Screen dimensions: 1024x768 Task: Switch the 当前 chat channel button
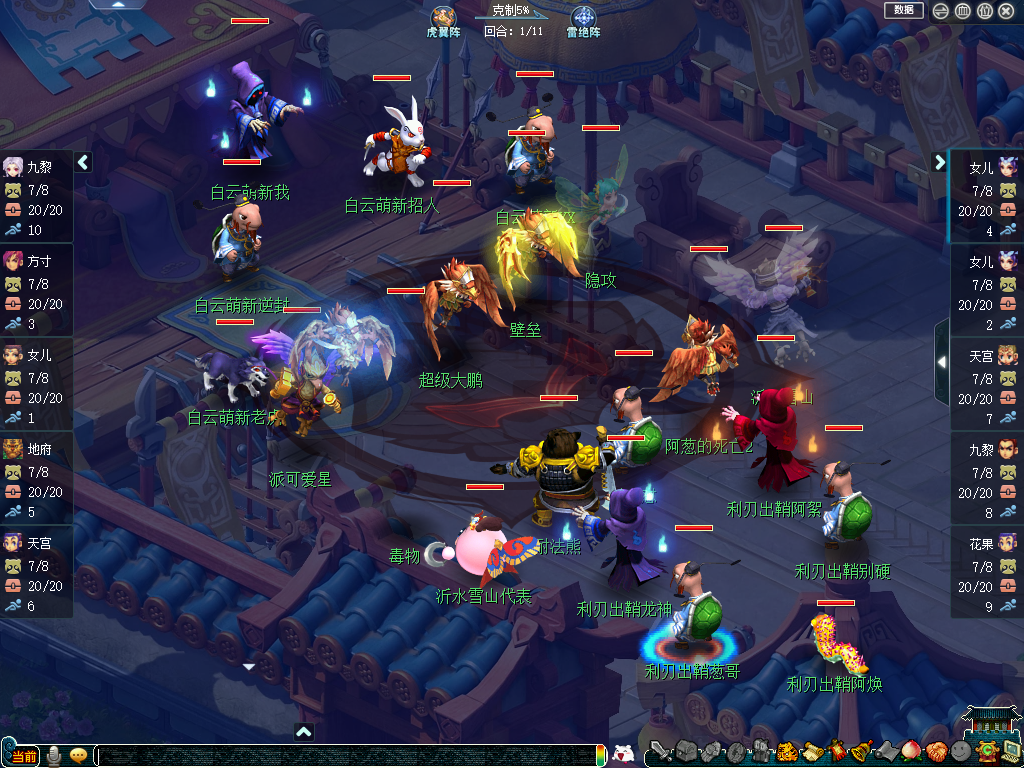(24, 756)
